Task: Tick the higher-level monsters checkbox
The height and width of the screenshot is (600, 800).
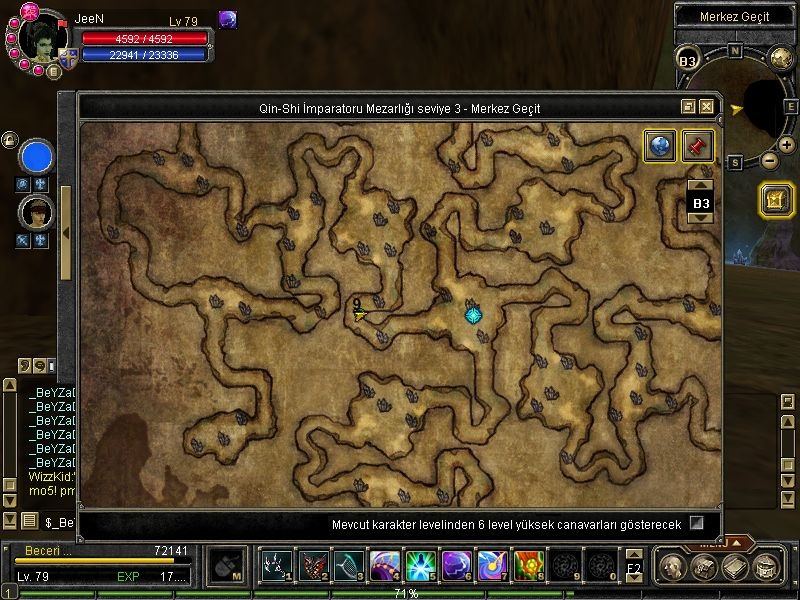Action: (x=697, y=523)
